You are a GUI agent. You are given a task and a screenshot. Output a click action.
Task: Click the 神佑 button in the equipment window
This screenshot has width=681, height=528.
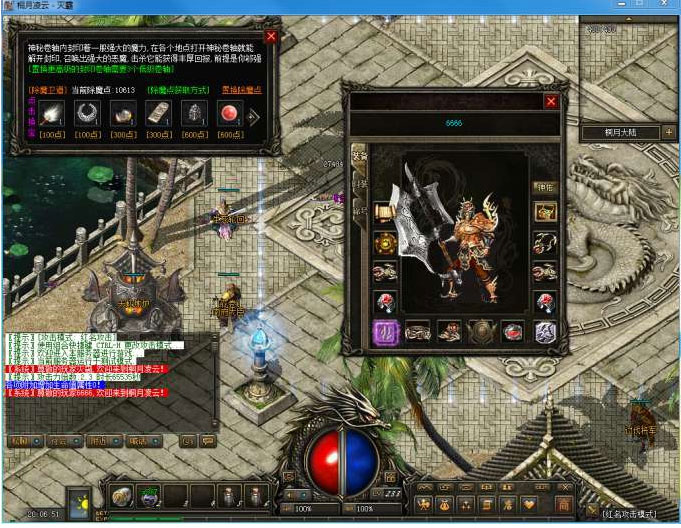click(545, 186)
